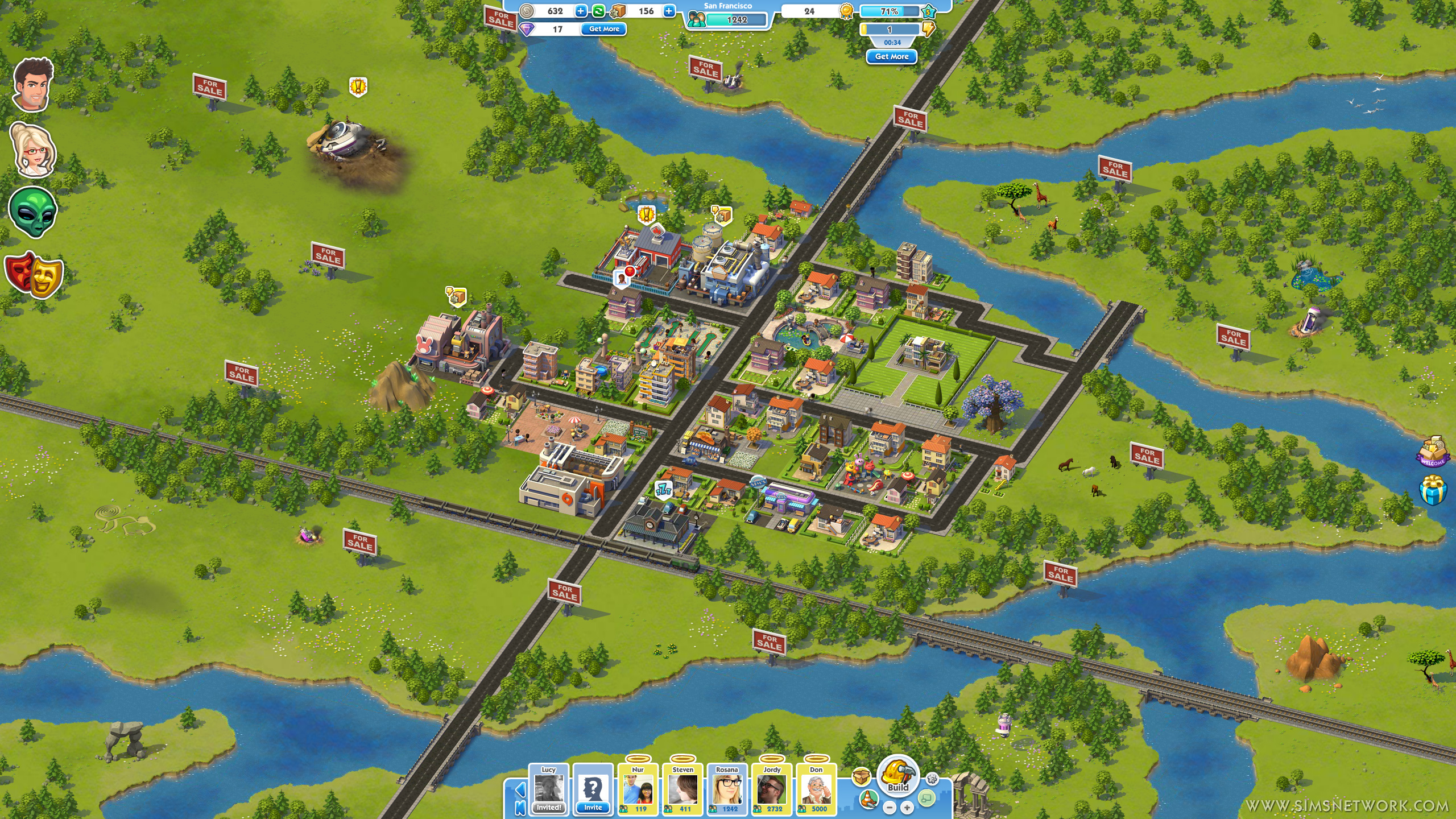Open the cardboard box inventory
1456x819 pixels.
point(862,777)
